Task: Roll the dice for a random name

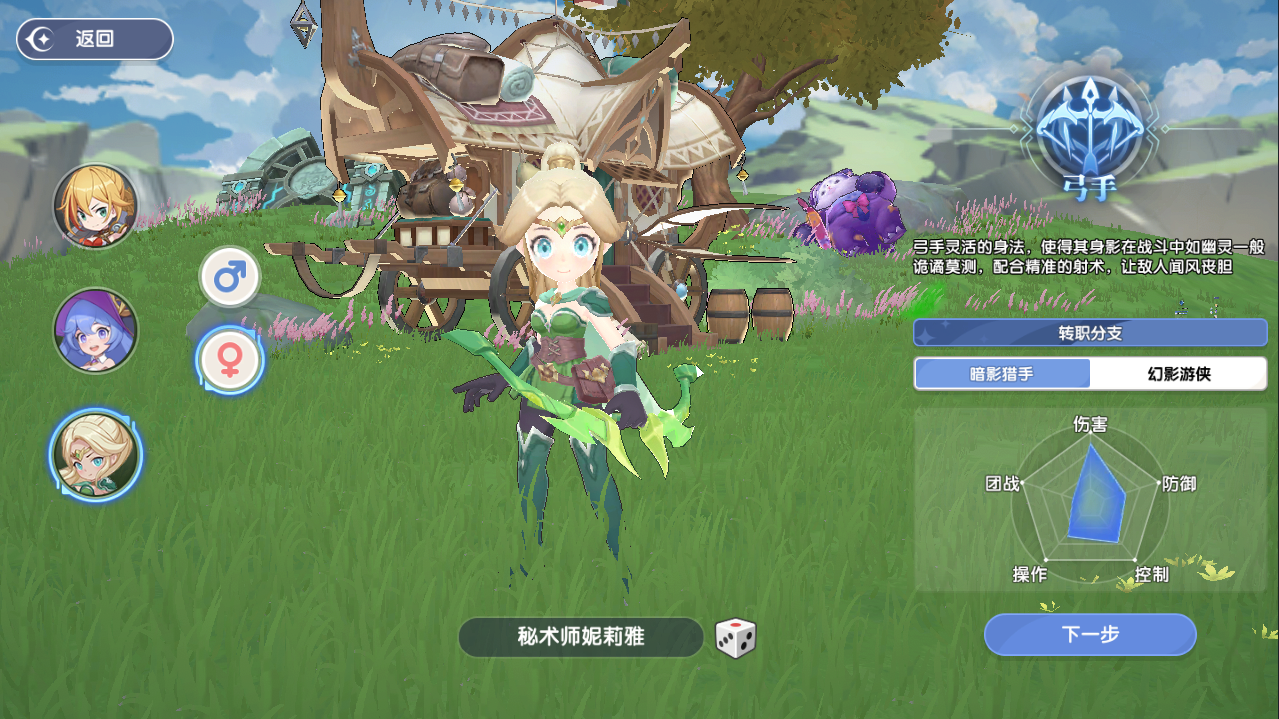Action: click(735, 638)
